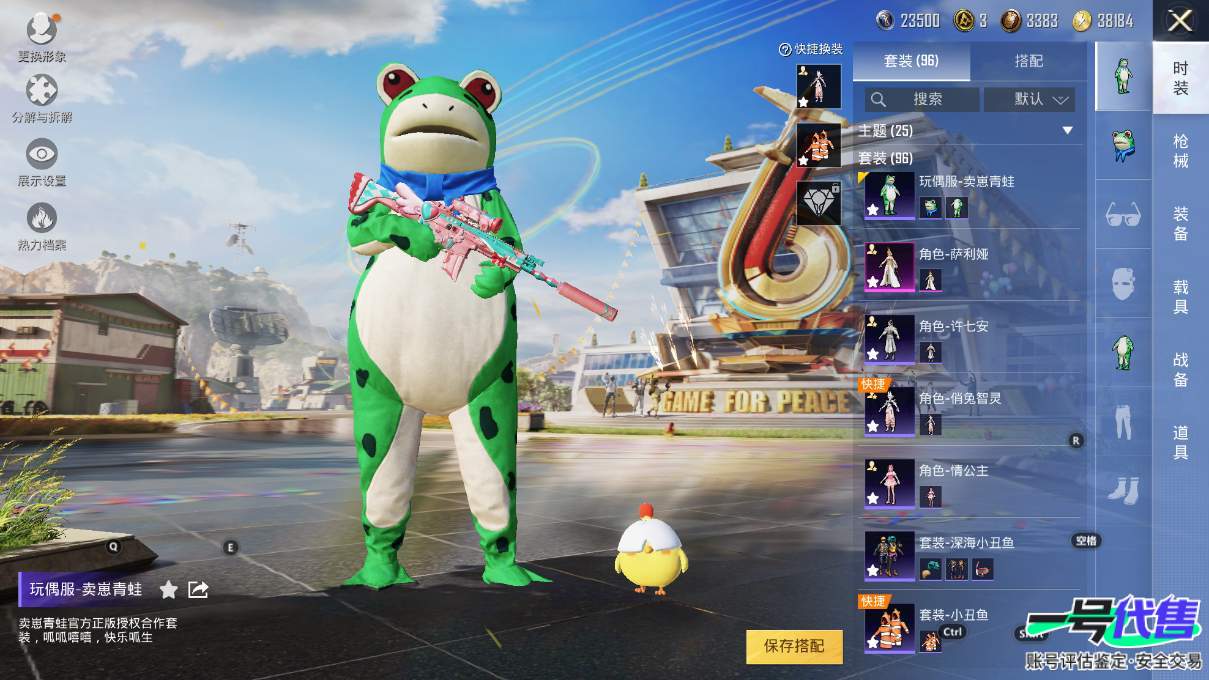Select the 角色-萨利娅 outfit row
Image resolution: width=1209 pixels, height=680 pixels.
coord(970,266)
